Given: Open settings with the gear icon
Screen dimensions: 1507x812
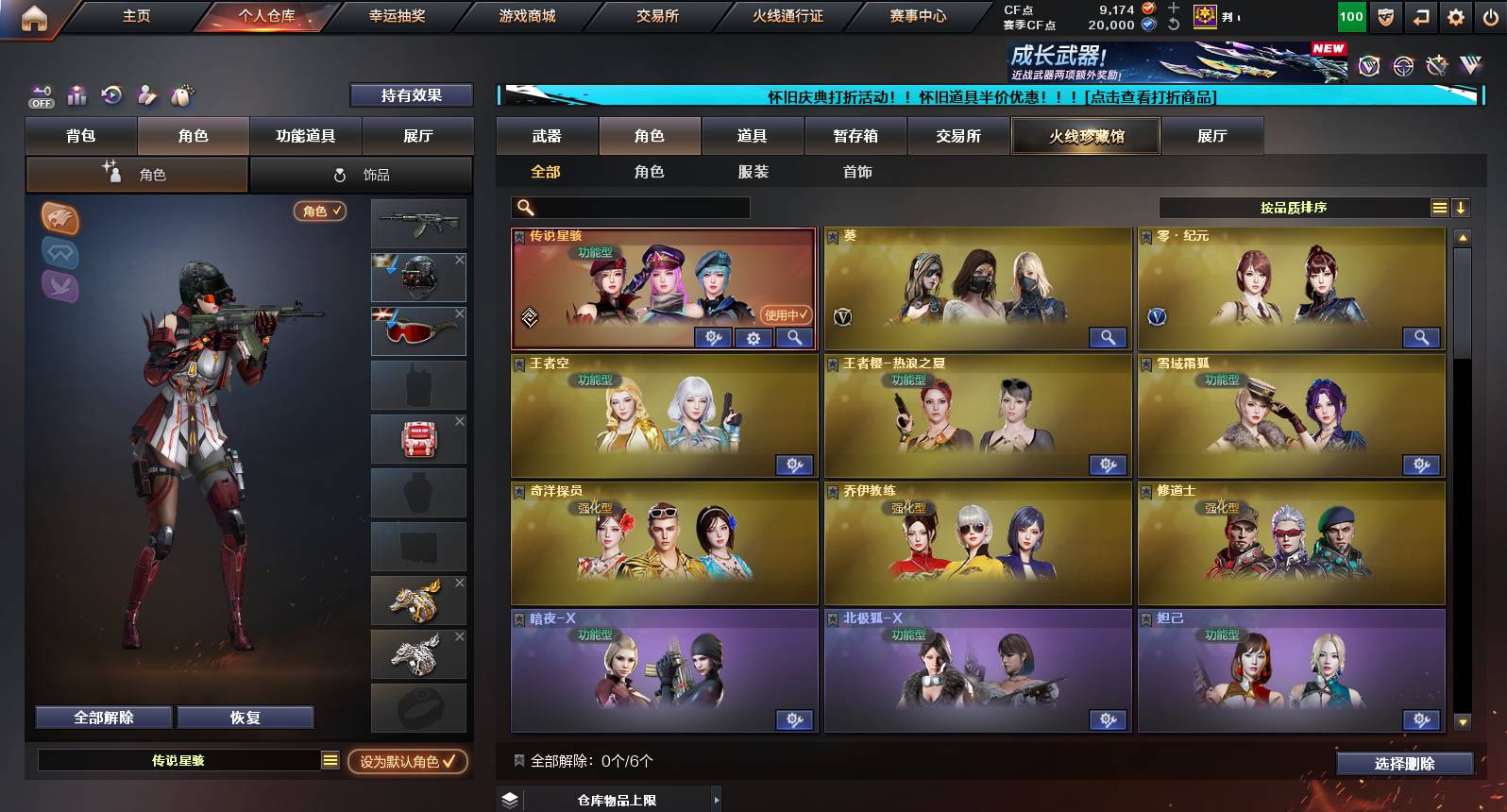Looking at the screenshot, I should (1454, 17).
